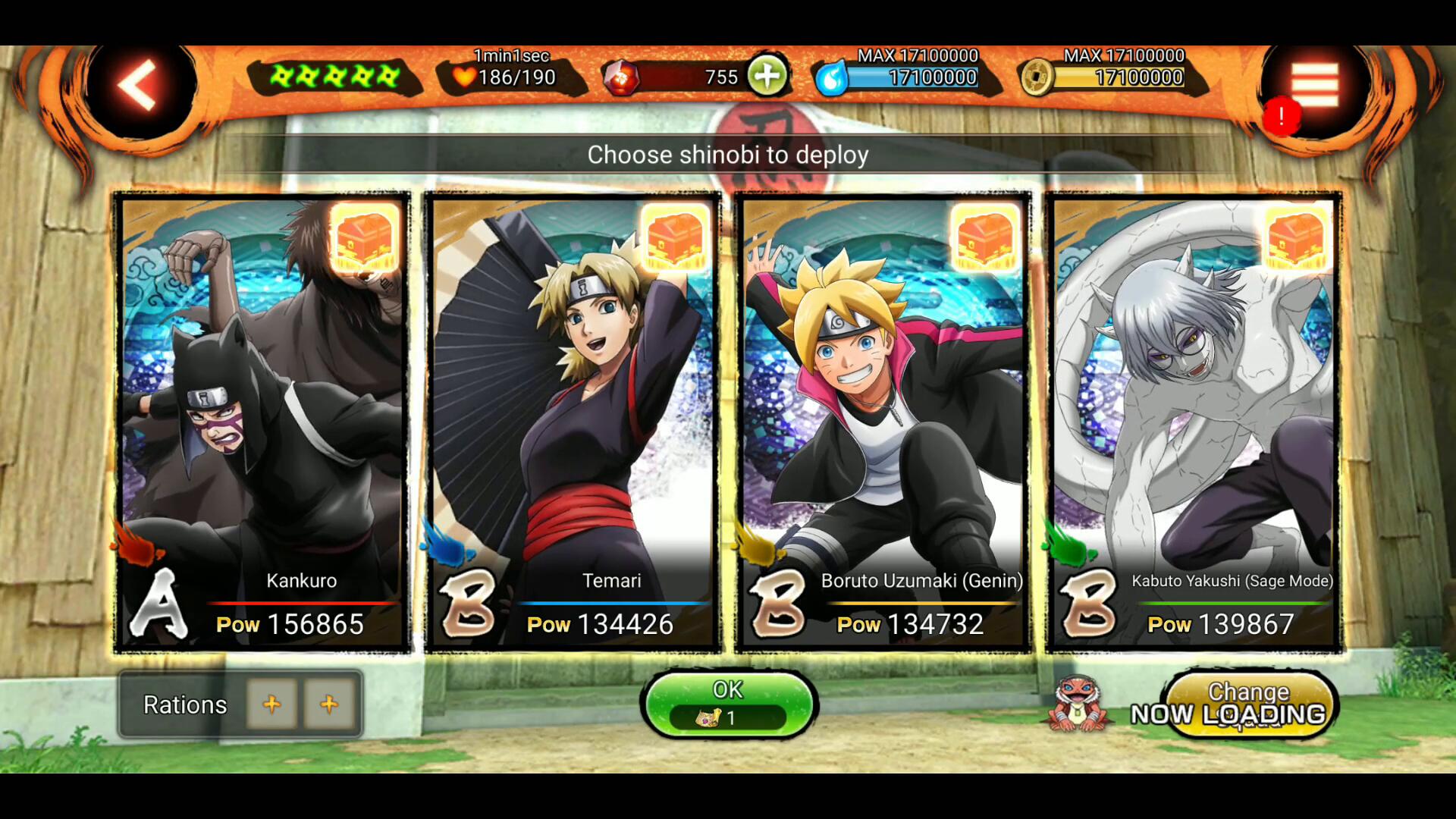Open the hamburger menu
Screen dimensions: 1456x819
[1315, 85]
